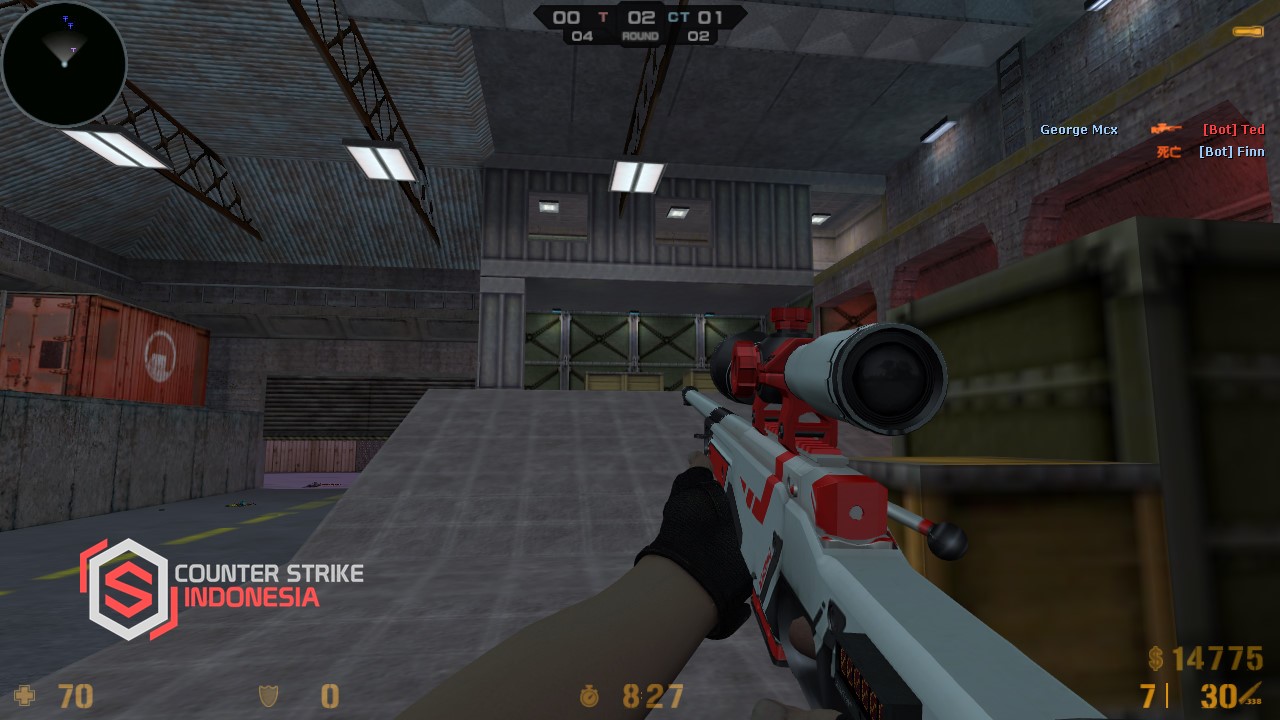
Task: Click the round timer stopwatch icon
Action: 590,696
